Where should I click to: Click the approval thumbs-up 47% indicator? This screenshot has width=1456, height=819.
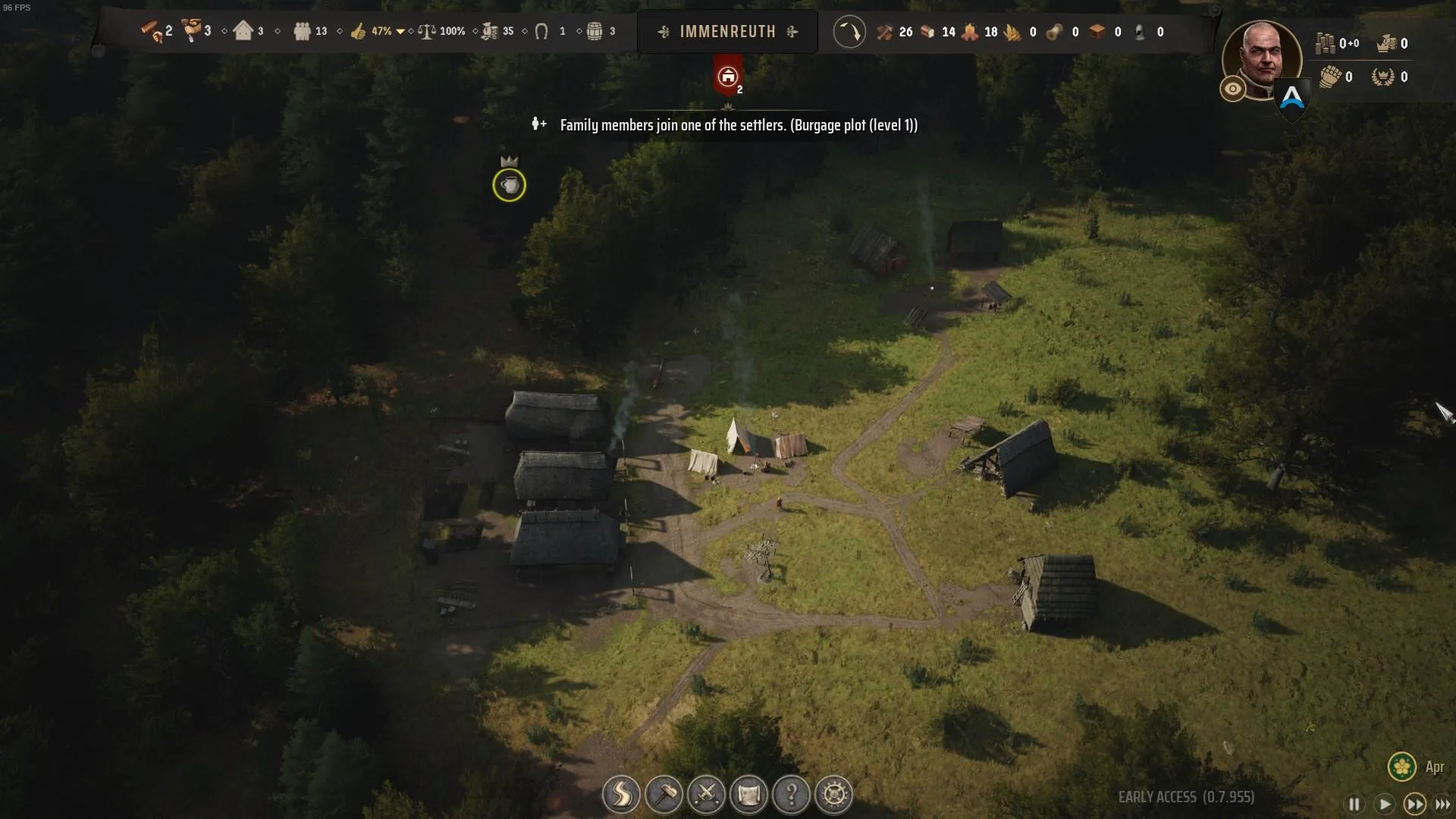coord(359,31)
